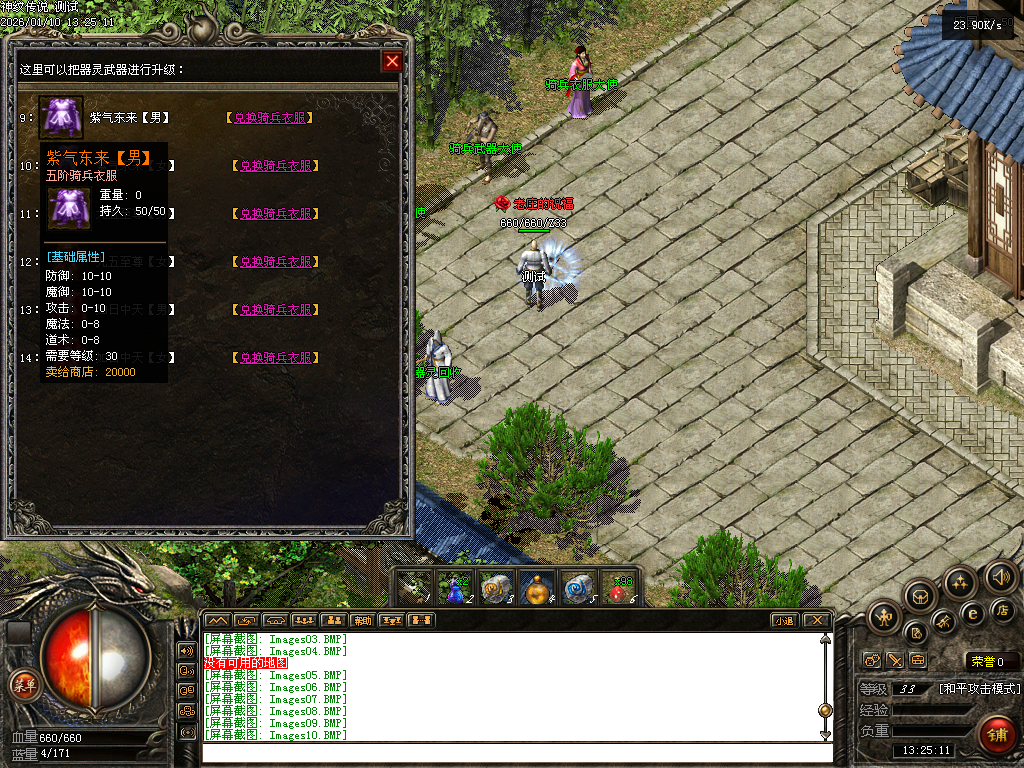Close the chat panel with the X button
Image resolution: width=1024 pixels, height=768 pixels.
[x=817, y=621]
